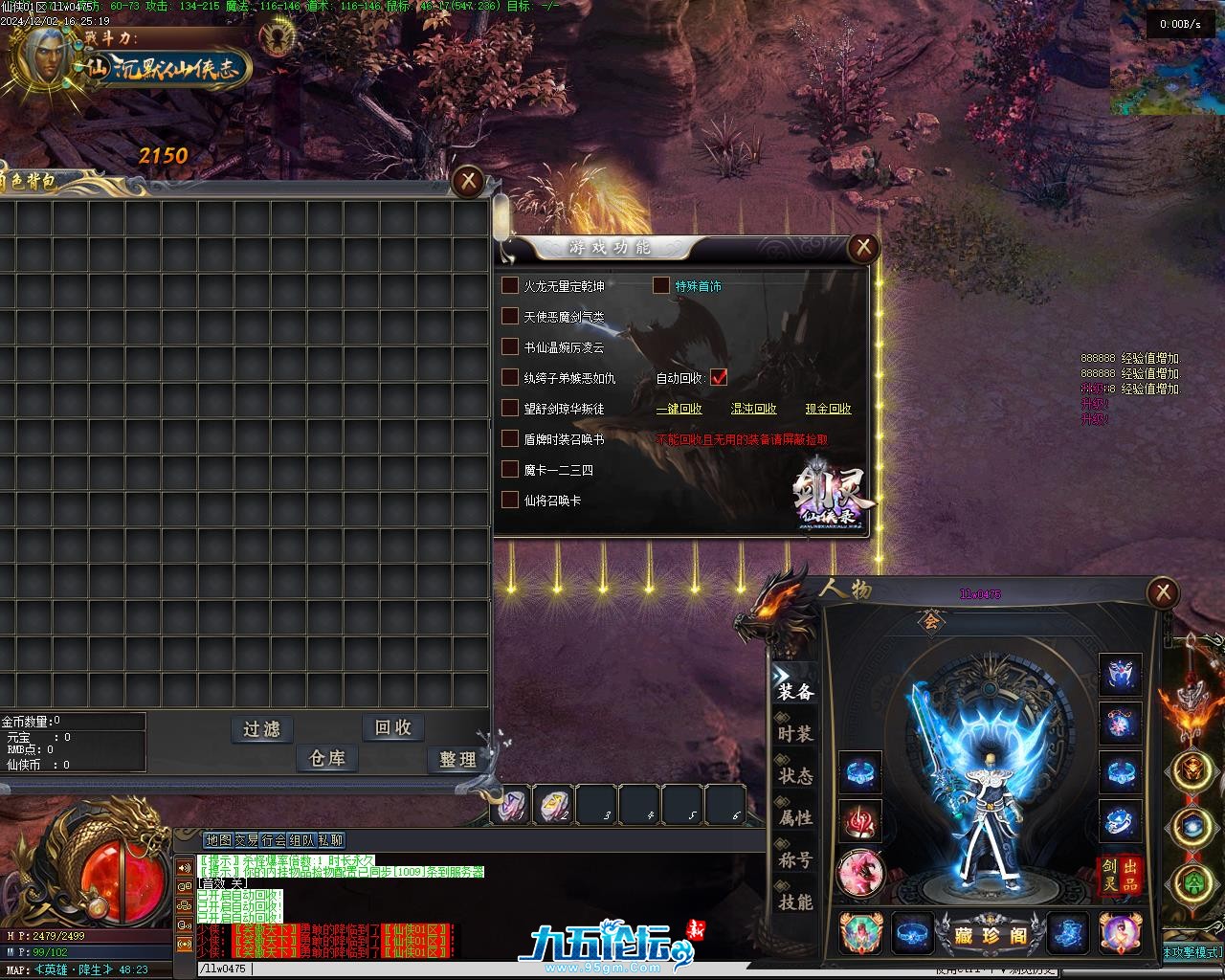Open the 仓库 warehouse
The image size is (1225, 980).
coord(327,758)
